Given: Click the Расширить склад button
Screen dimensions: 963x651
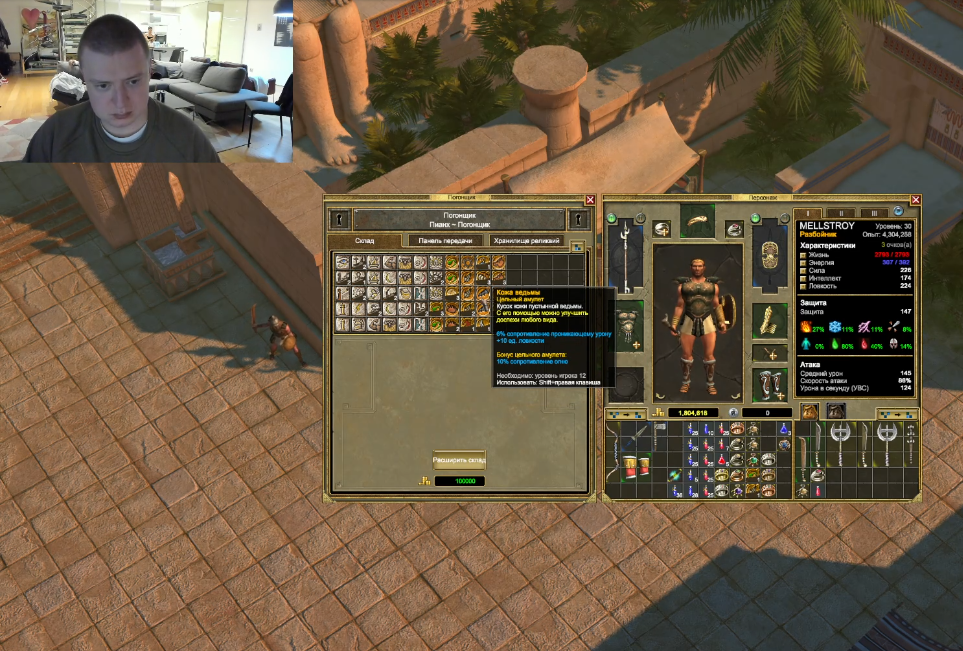Looking at the screenshot, I should coord(459,461).
